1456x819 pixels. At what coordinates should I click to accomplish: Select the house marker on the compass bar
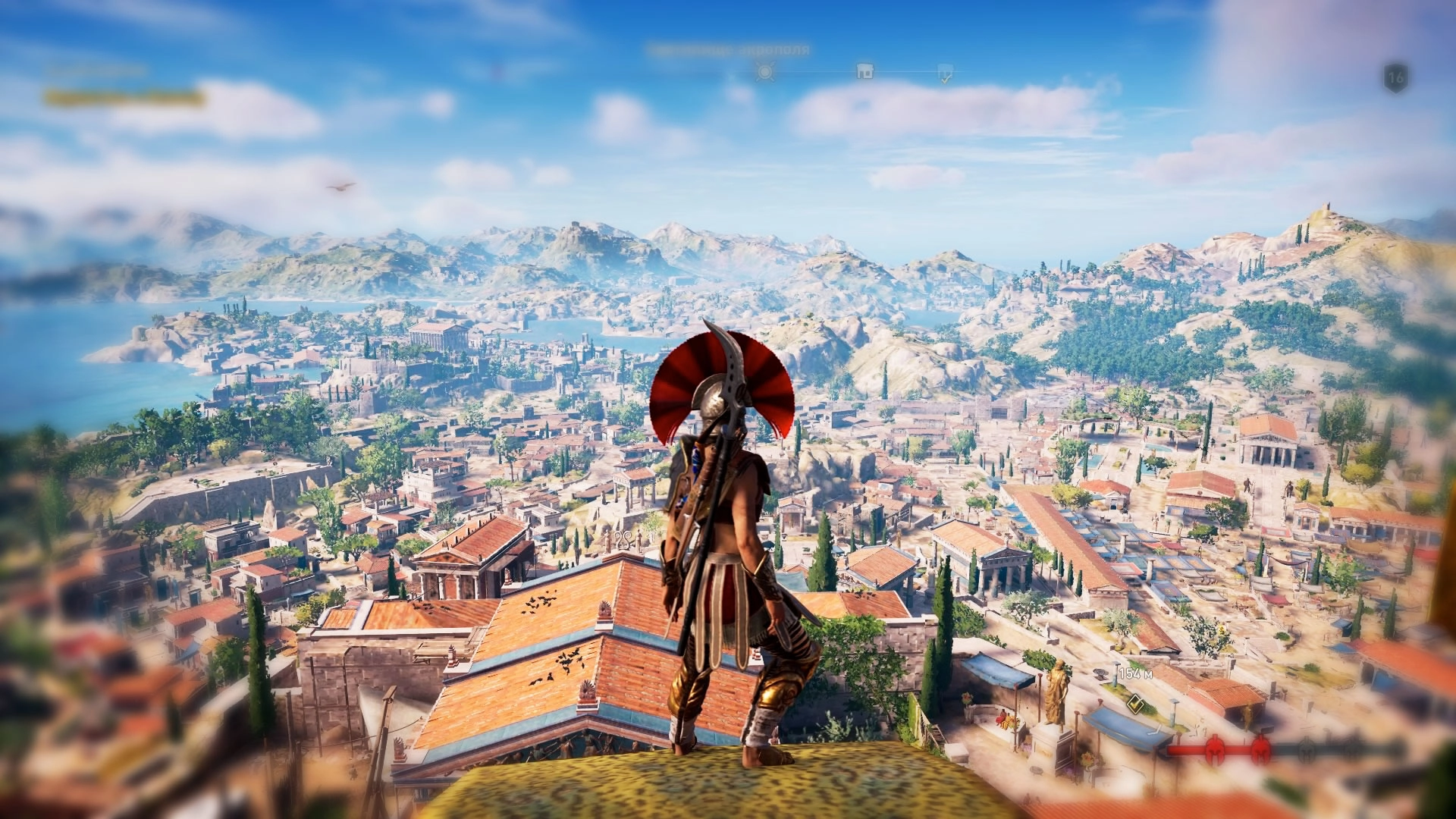864,72
